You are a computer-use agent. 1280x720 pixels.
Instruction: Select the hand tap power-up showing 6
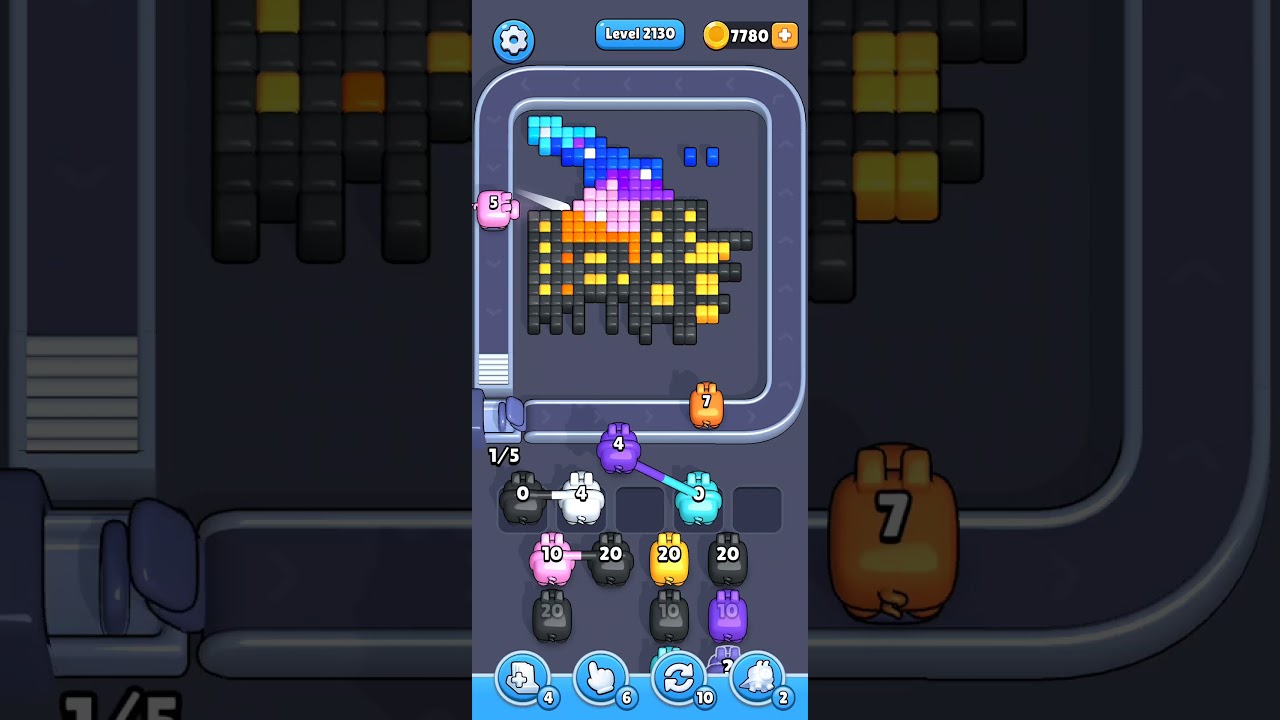(x=601, y=678)
